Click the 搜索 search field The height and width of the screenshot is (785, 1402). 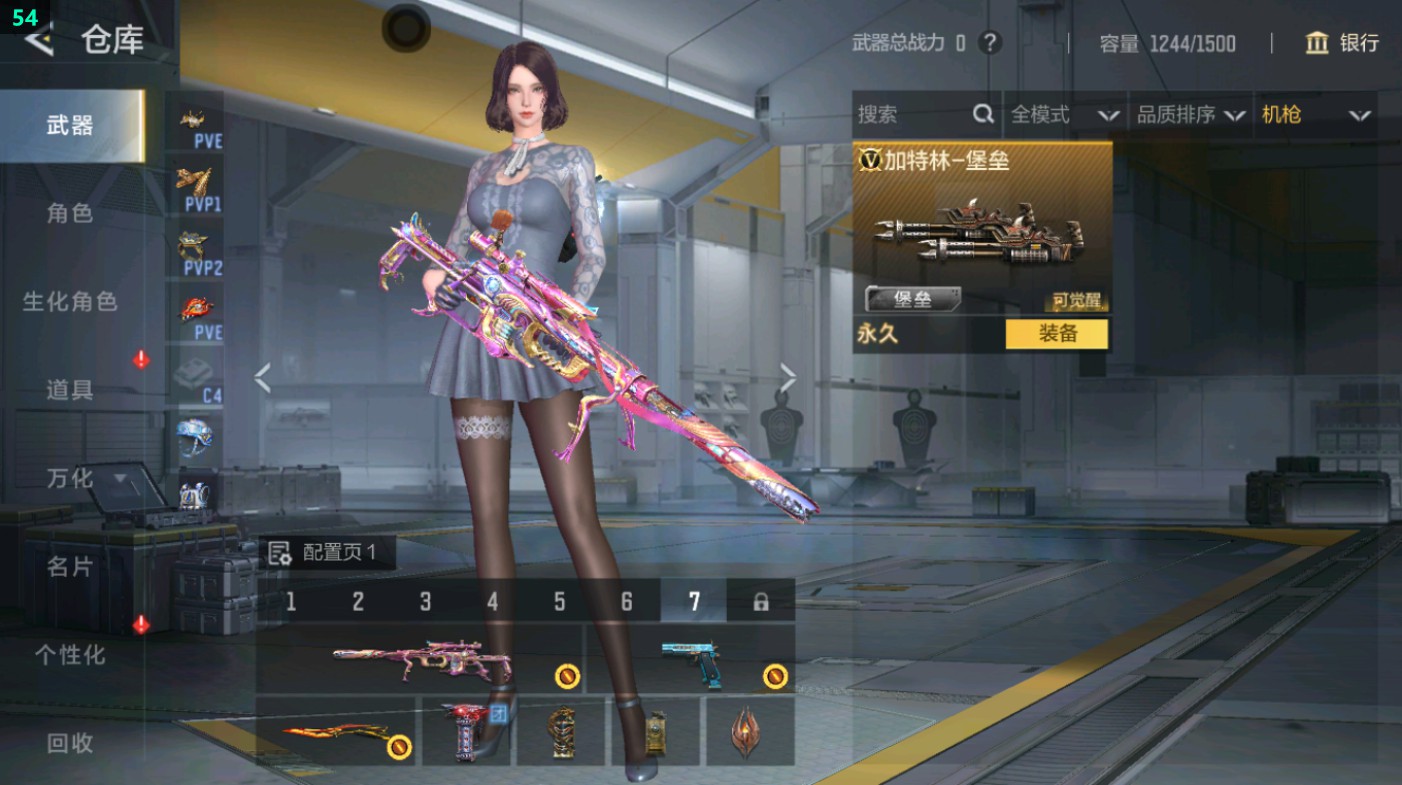[912, 115]
